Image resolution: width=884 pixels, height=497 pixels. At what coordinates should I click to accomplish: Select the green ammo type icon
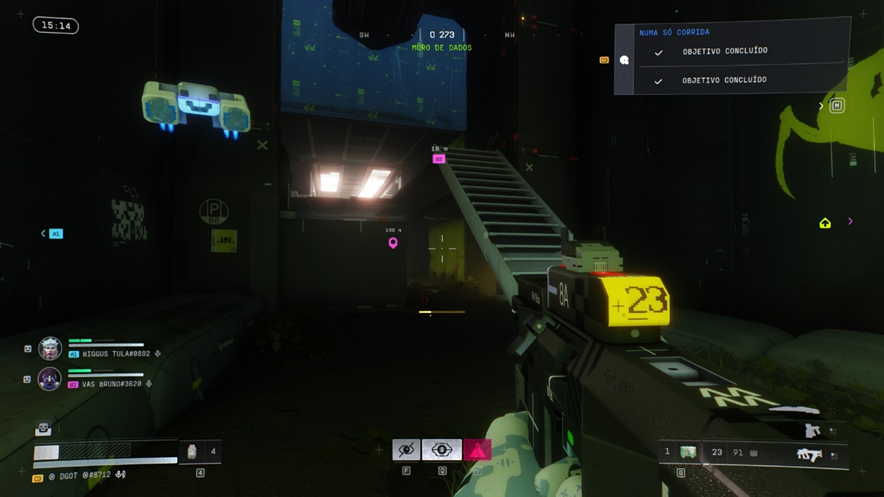click(688, 453)
